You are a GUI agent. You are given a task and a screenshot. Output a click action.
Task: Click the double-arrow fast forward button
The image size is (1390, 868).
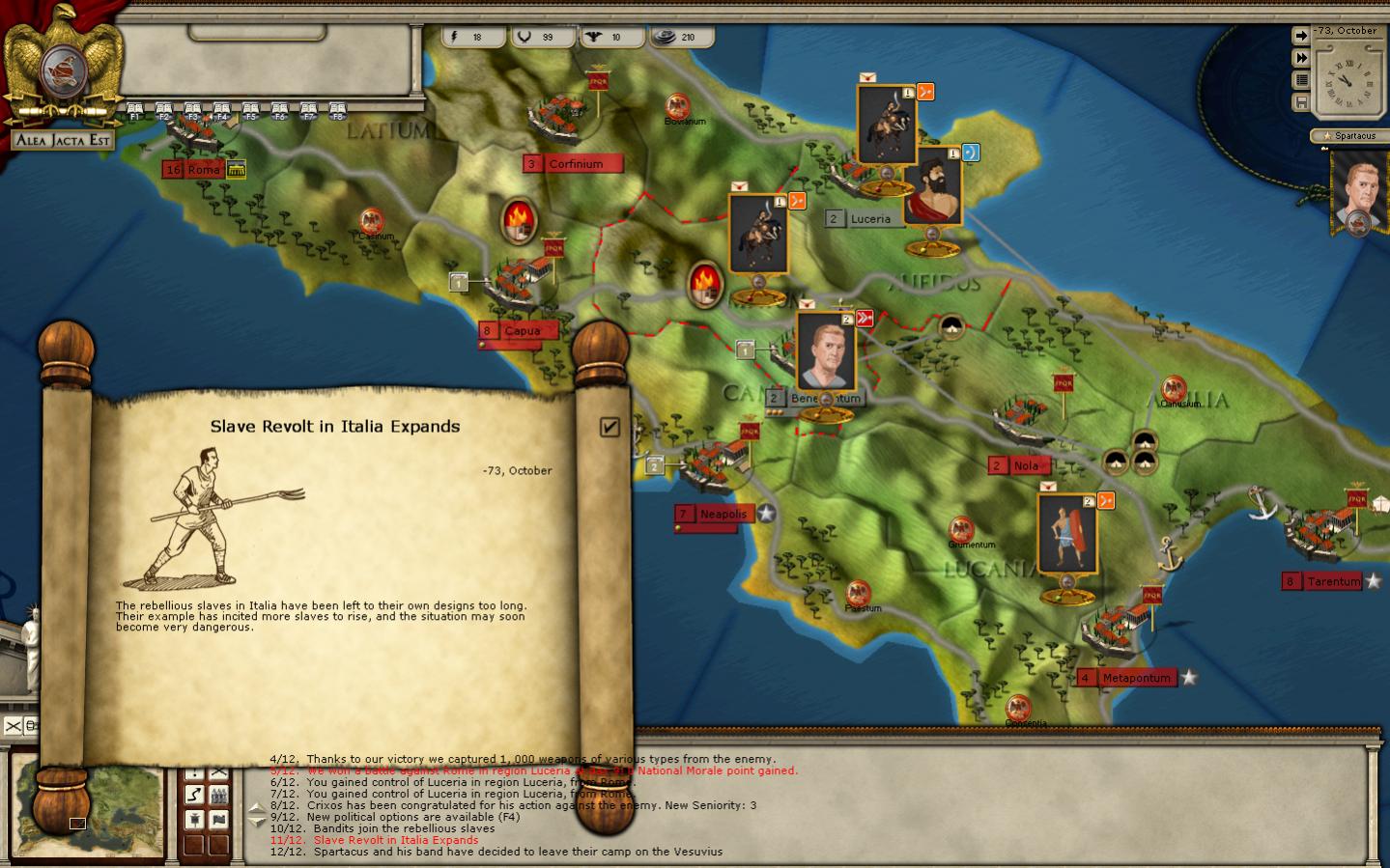click(x=1301, y=58)
